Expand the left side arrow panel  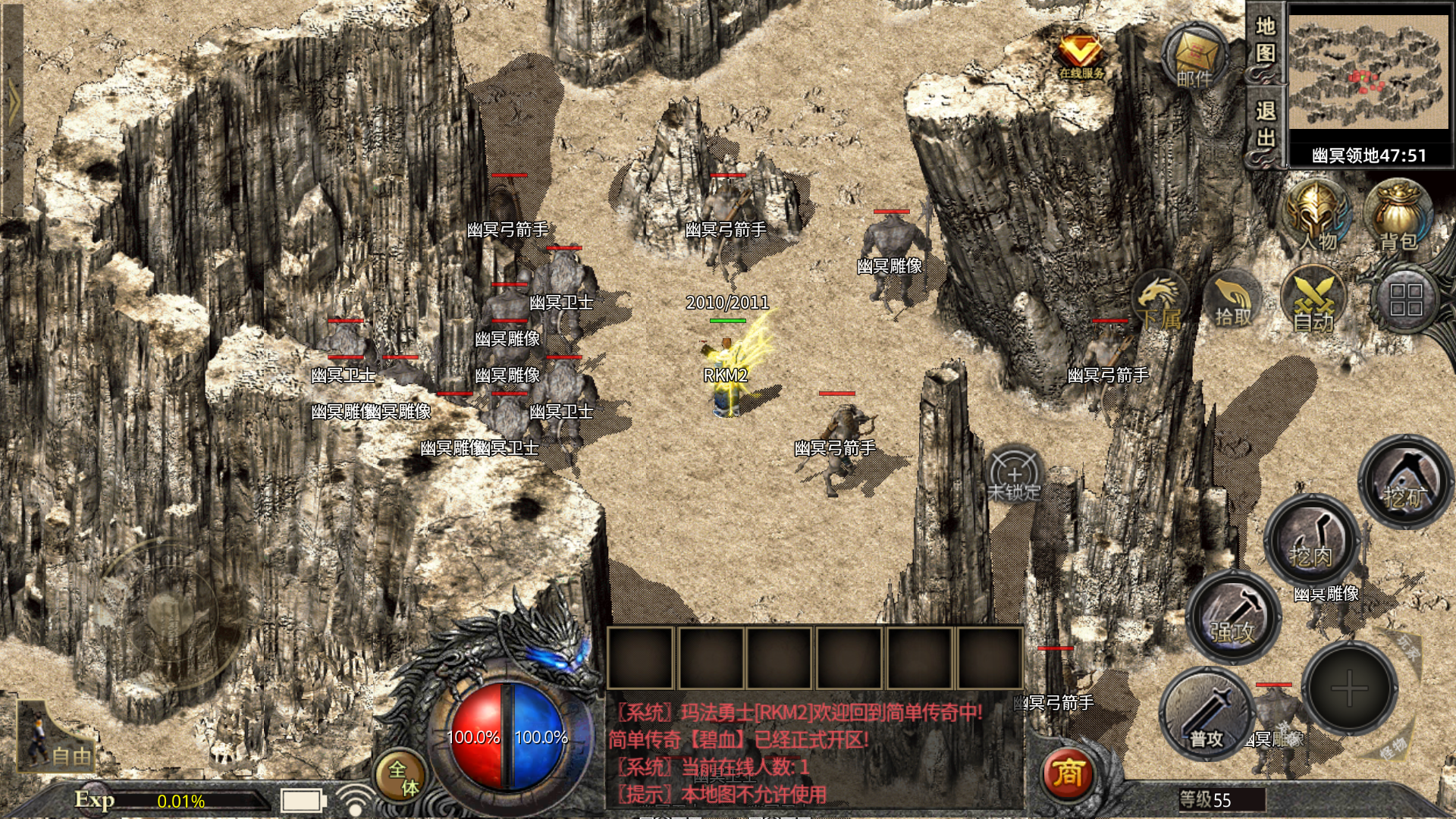pos(13,102)
